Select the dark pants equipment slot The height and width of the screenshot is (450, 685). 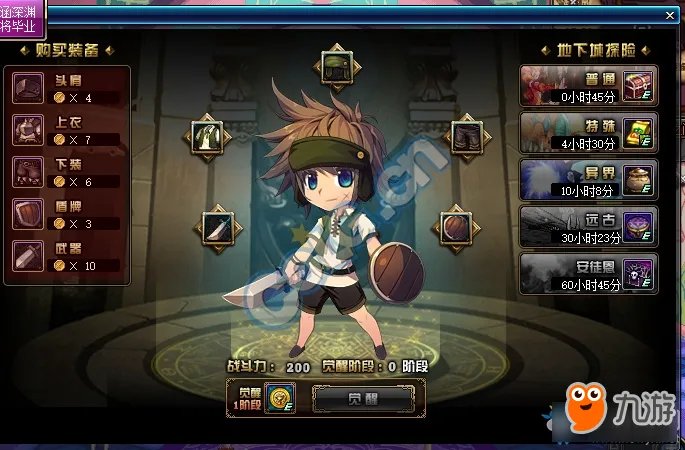click(x=465, y=136)
